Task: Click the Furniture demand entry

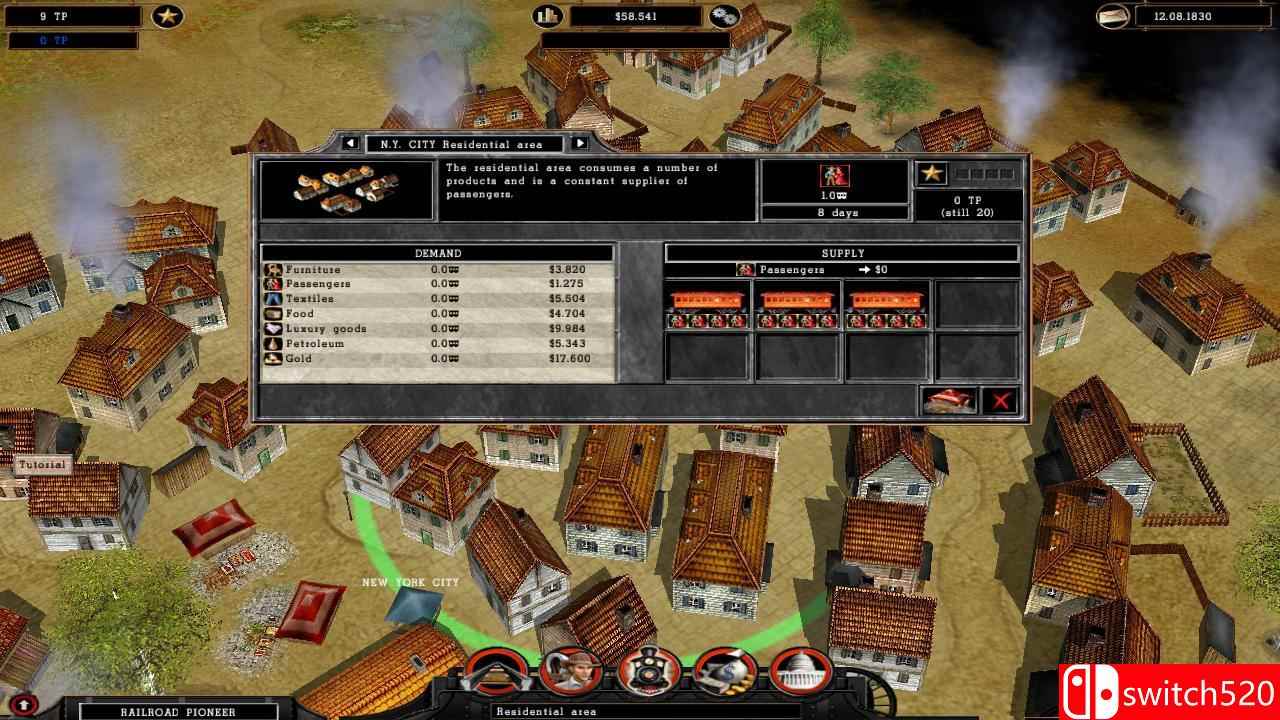Action: coord(310,269)
